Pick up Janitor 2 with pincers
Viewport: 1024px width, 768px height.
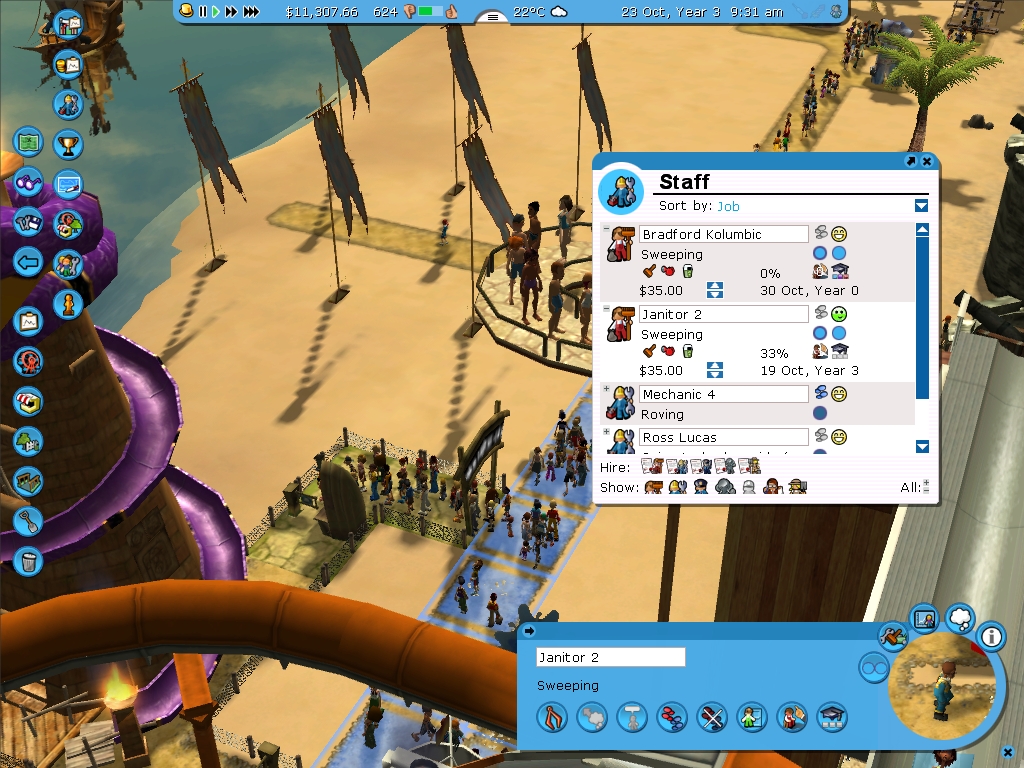point(552,716)
